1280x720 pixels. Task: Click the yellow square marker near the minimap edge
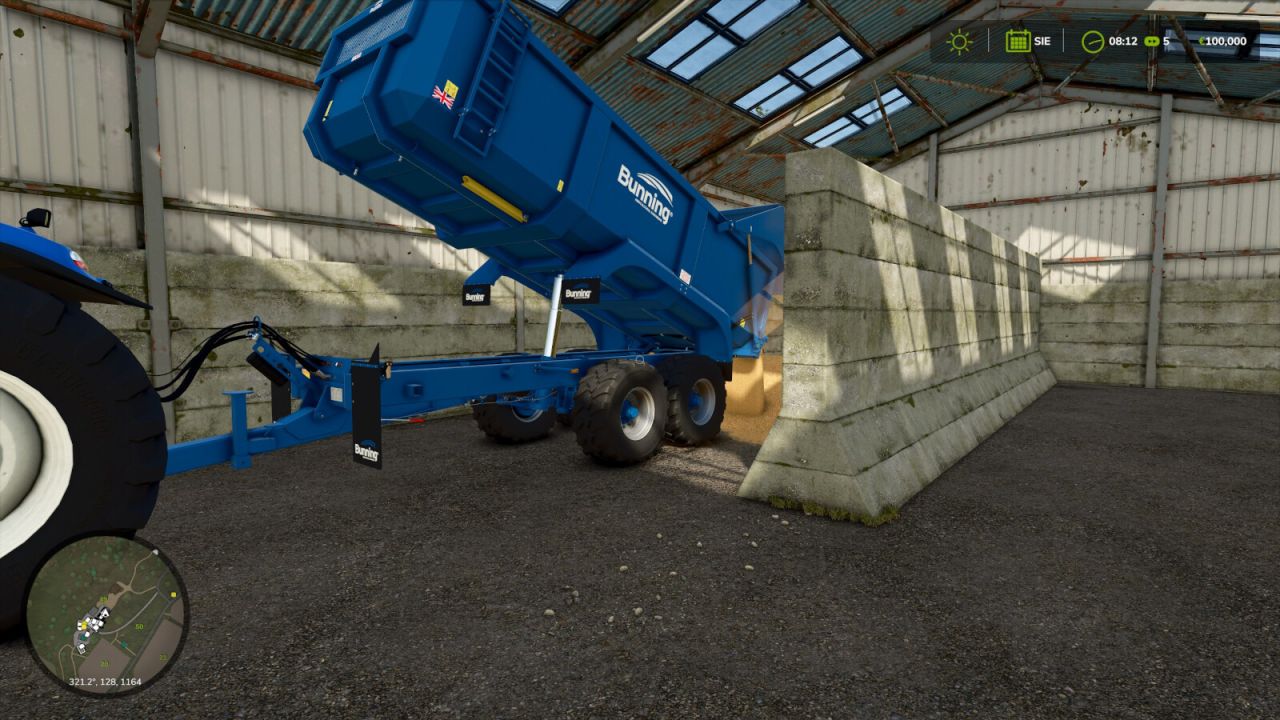(173, 594)
